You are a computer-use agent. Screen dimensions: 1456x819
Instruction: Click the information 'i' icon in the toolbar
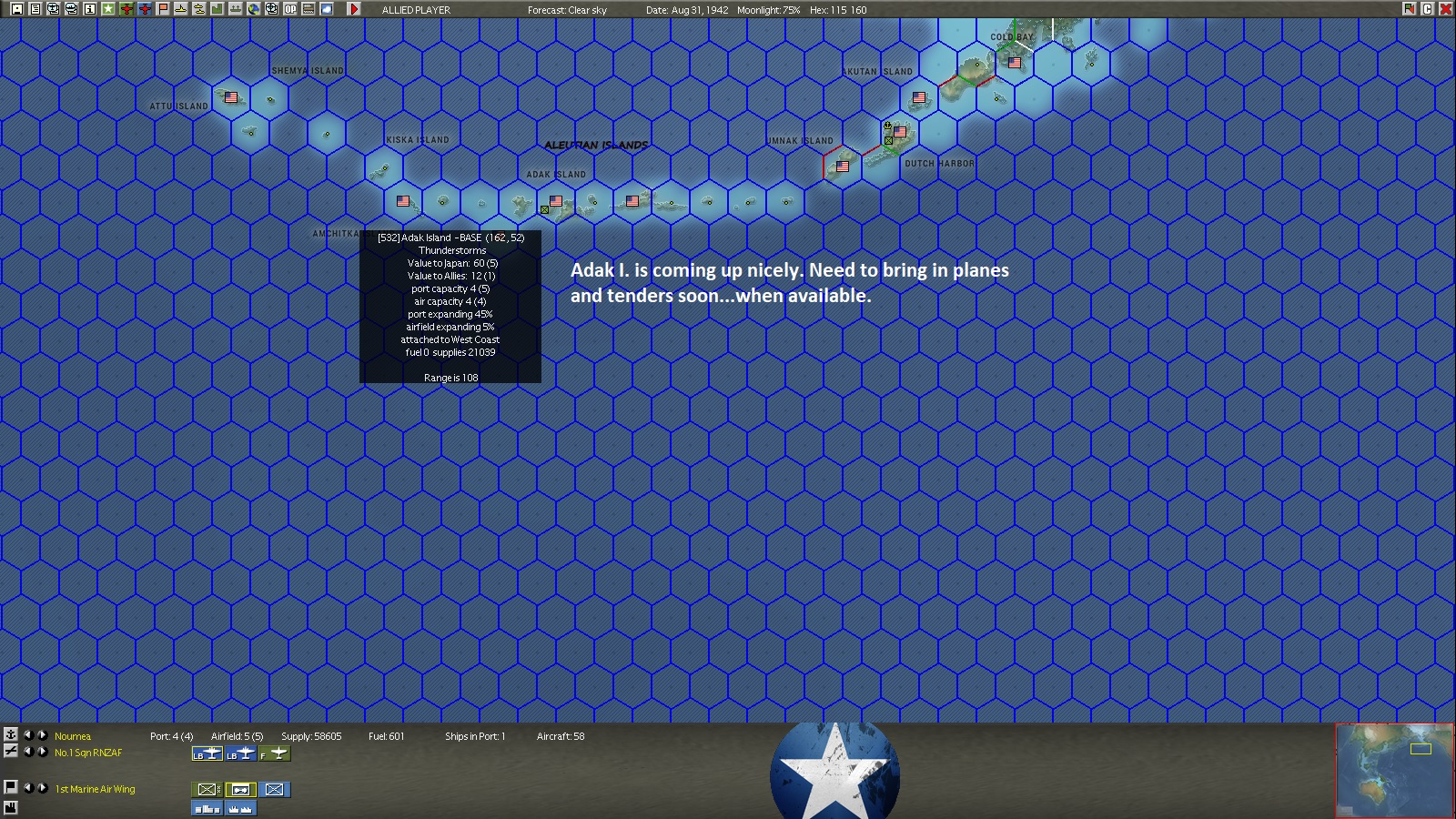coord(91,9)
